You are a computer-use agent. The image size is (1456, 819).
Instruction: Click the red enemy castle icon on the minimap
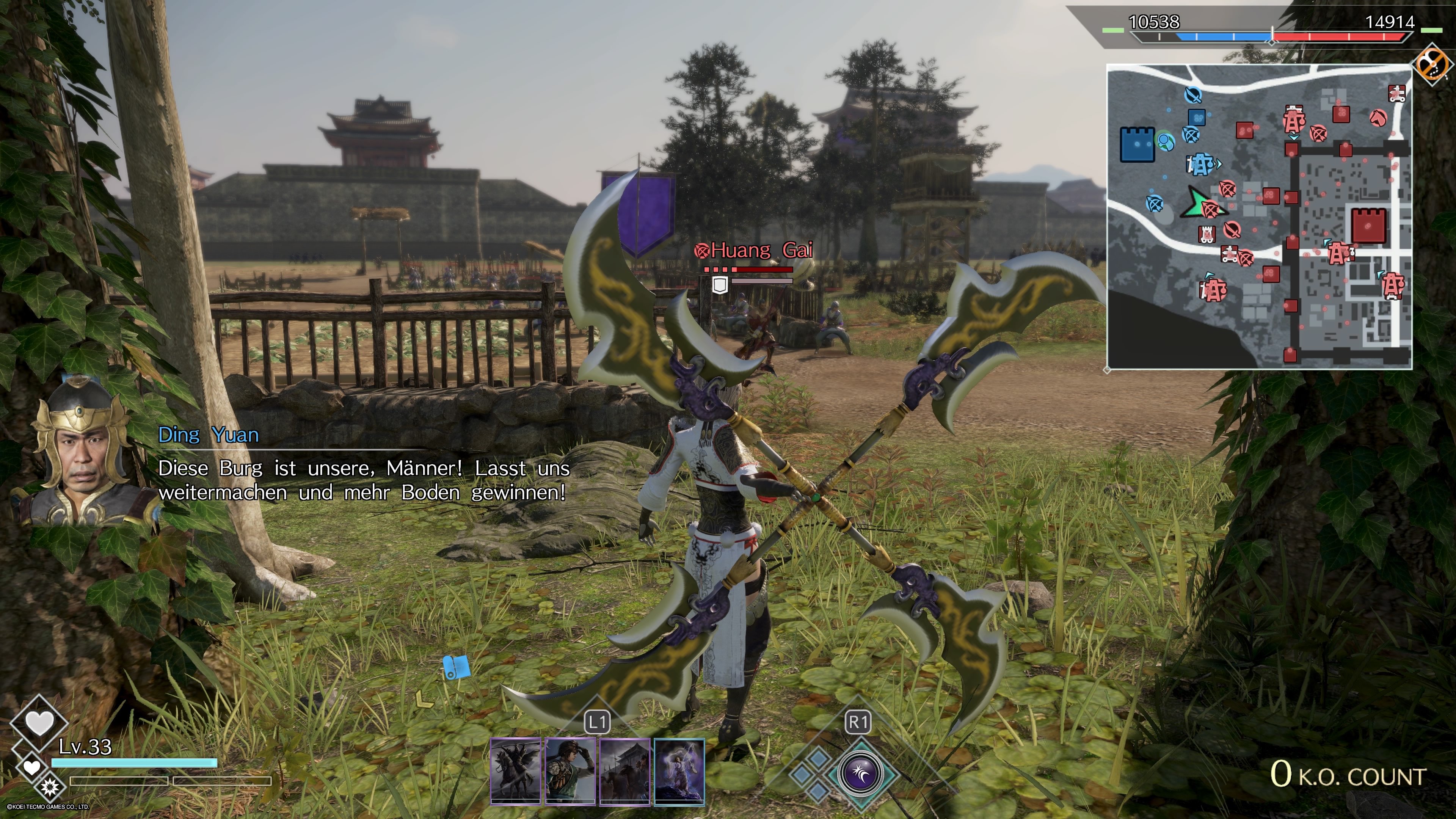[x=1368, y=226]
